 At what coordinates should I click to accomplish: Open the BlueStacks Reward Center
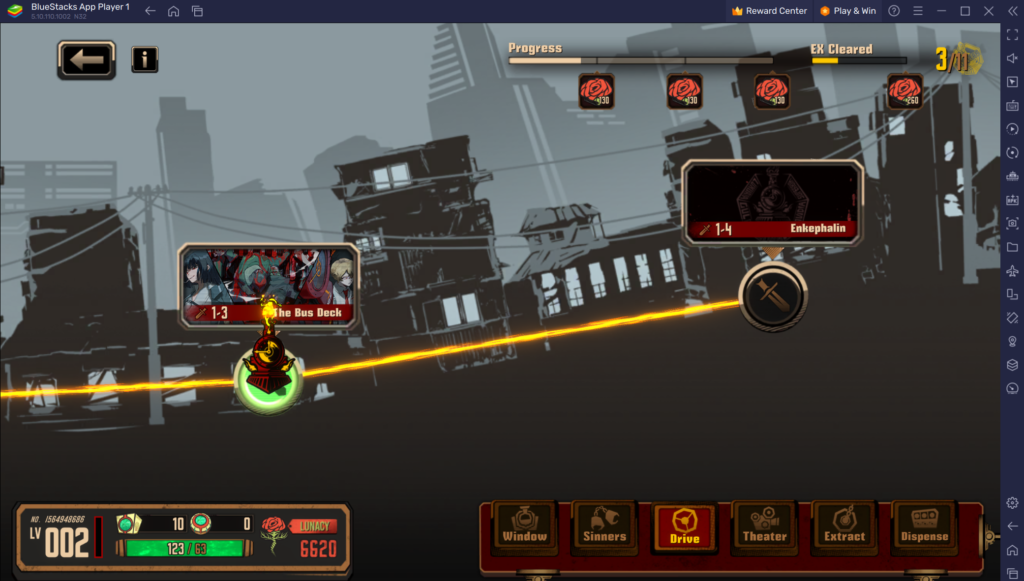pos(769,11)
